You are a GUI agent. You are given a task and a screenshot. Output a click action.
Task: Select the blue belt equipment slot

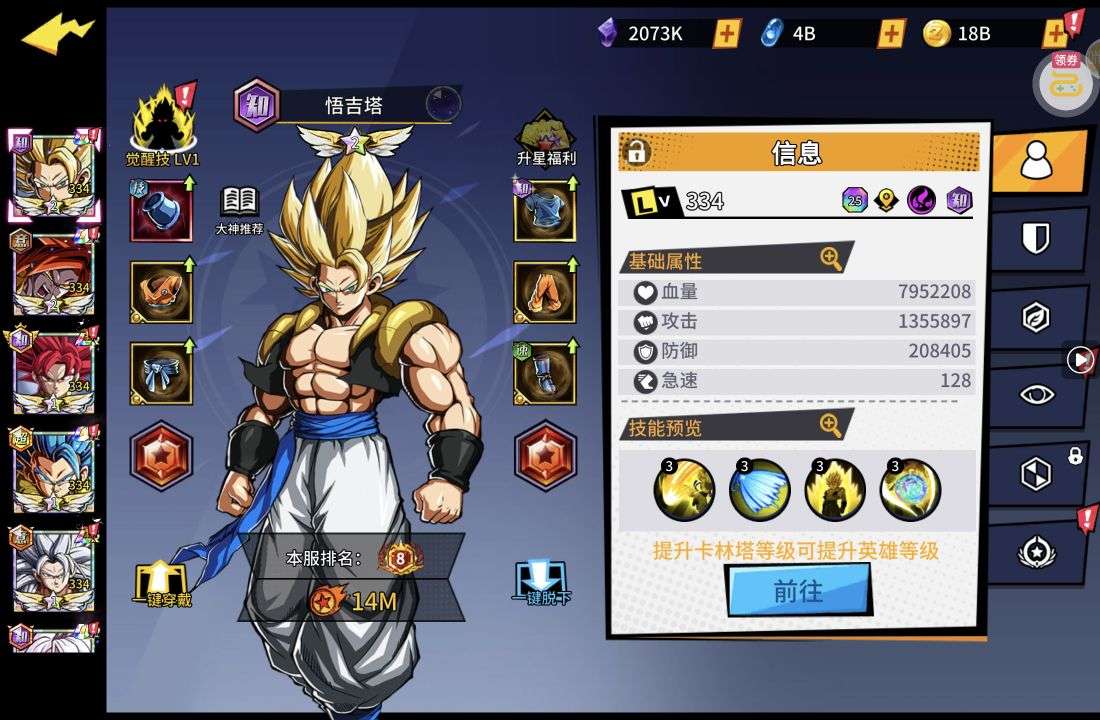click(x=161, y=373)
